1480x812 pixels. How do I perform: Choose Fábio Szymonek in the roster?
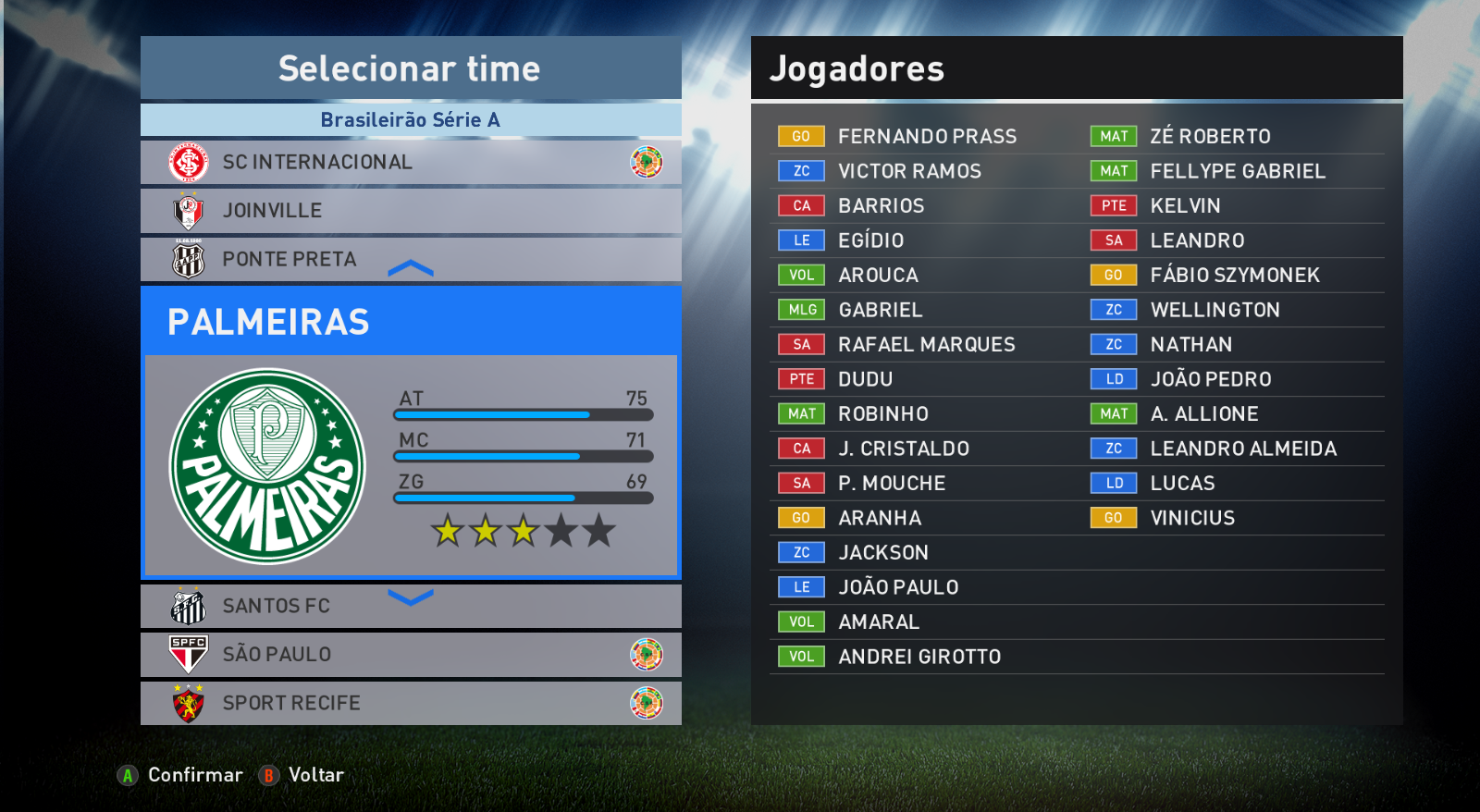(1235, 276)
